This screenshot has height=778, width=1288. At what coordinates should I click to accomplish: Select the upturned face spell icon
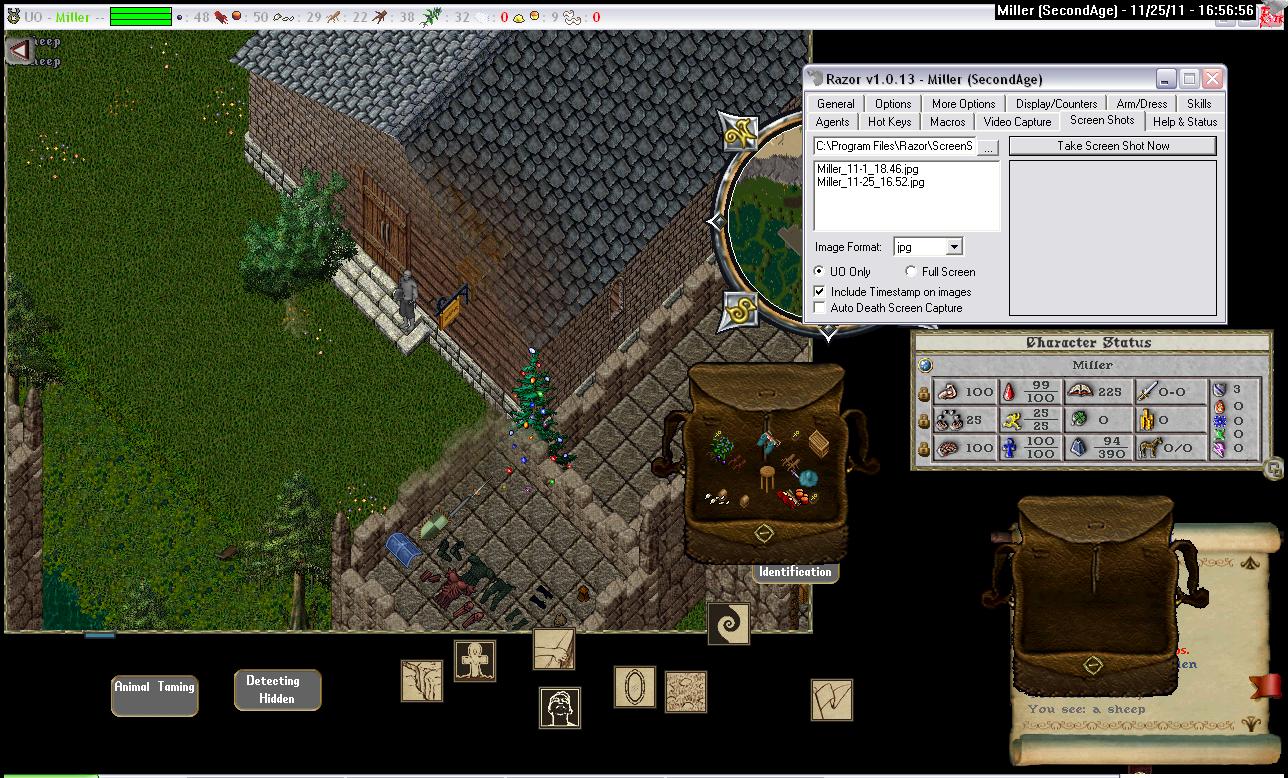point(560,707)
